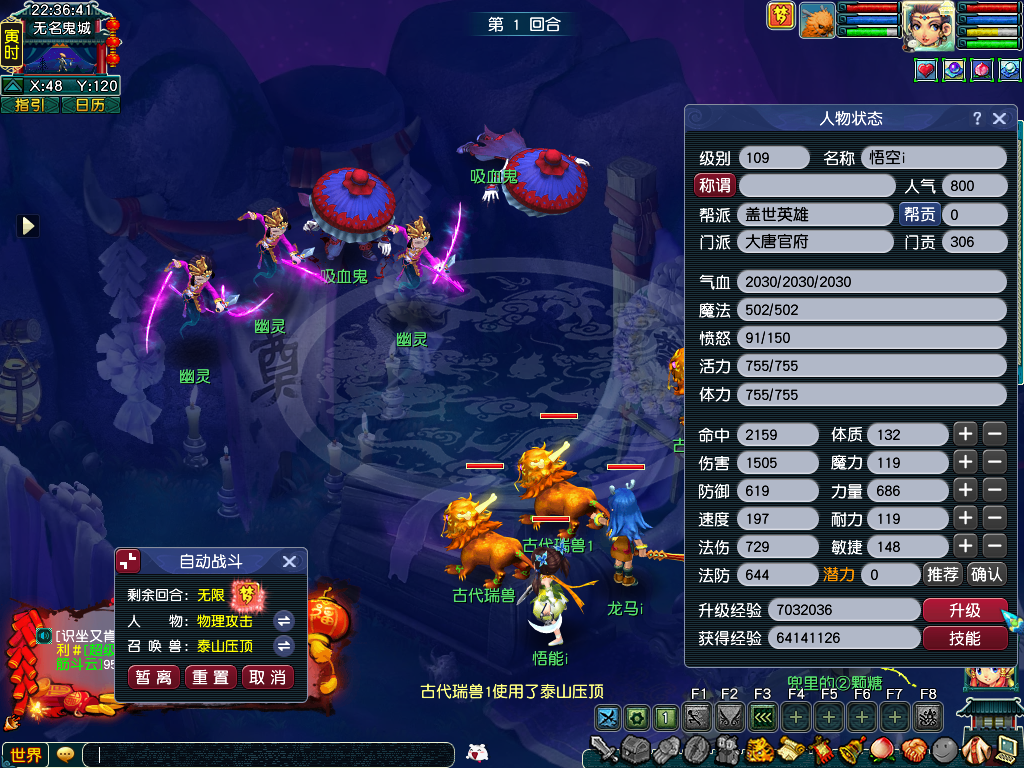Switch the 人物 physical attack action
Image resolution: width=1024 pixels, height=768 pixels.
[284, 620]
